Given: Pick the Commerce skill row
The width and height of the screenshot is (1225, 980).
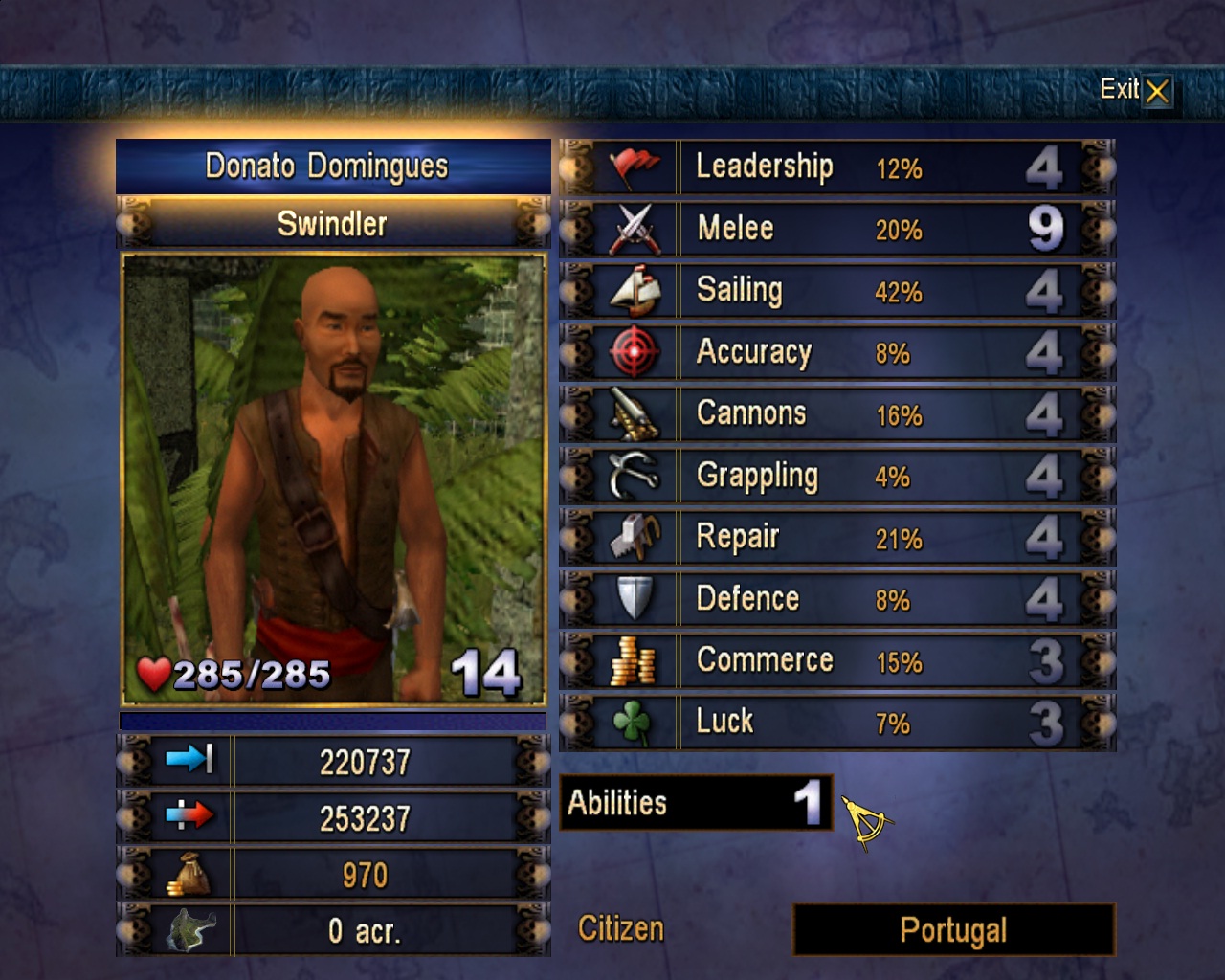Looking at the screenshot, I should click(837, 661).
